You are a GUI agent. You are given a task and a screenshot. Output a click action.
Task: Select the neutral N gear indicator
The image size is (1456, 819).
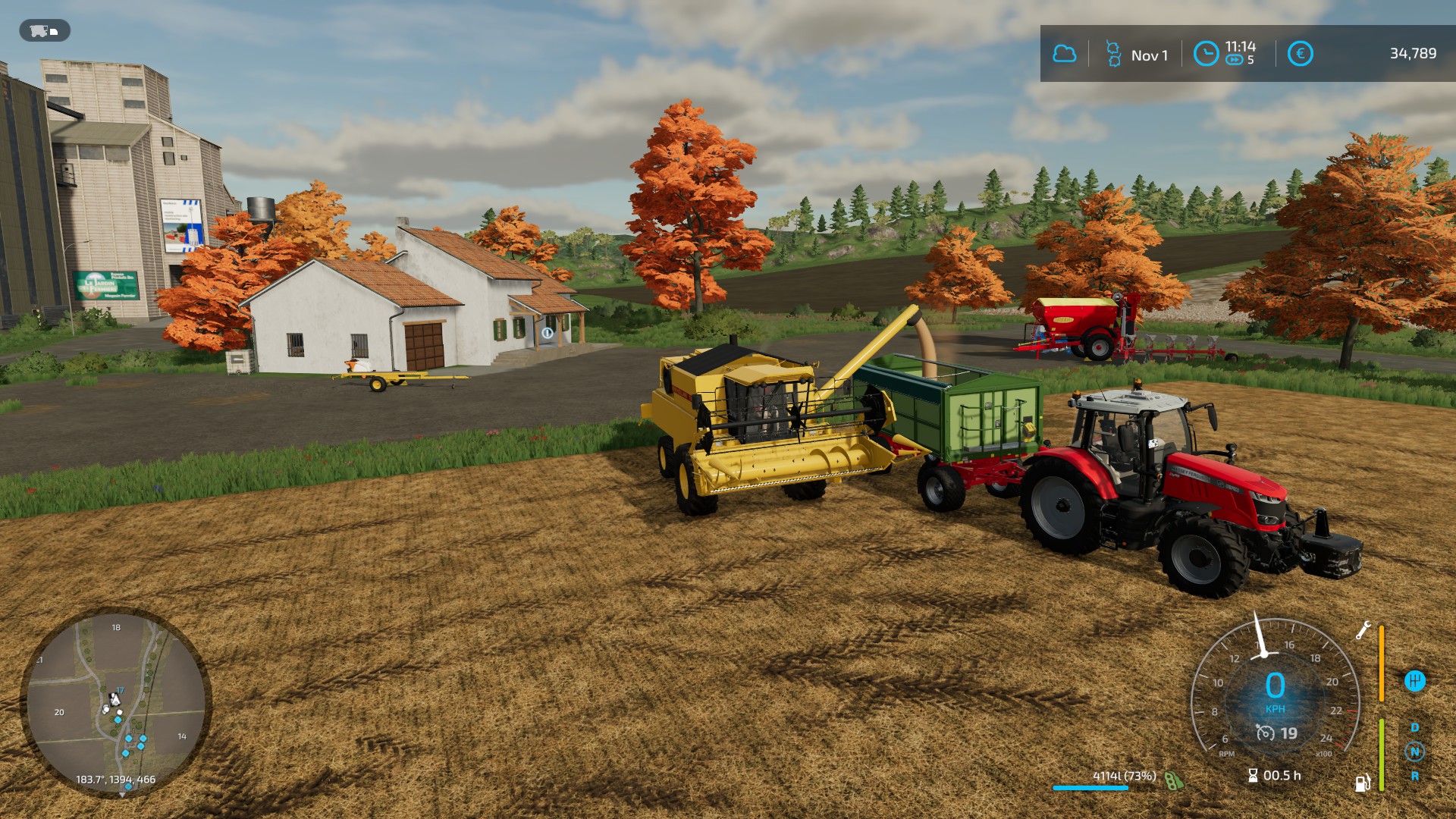[x=1414, y=752]
